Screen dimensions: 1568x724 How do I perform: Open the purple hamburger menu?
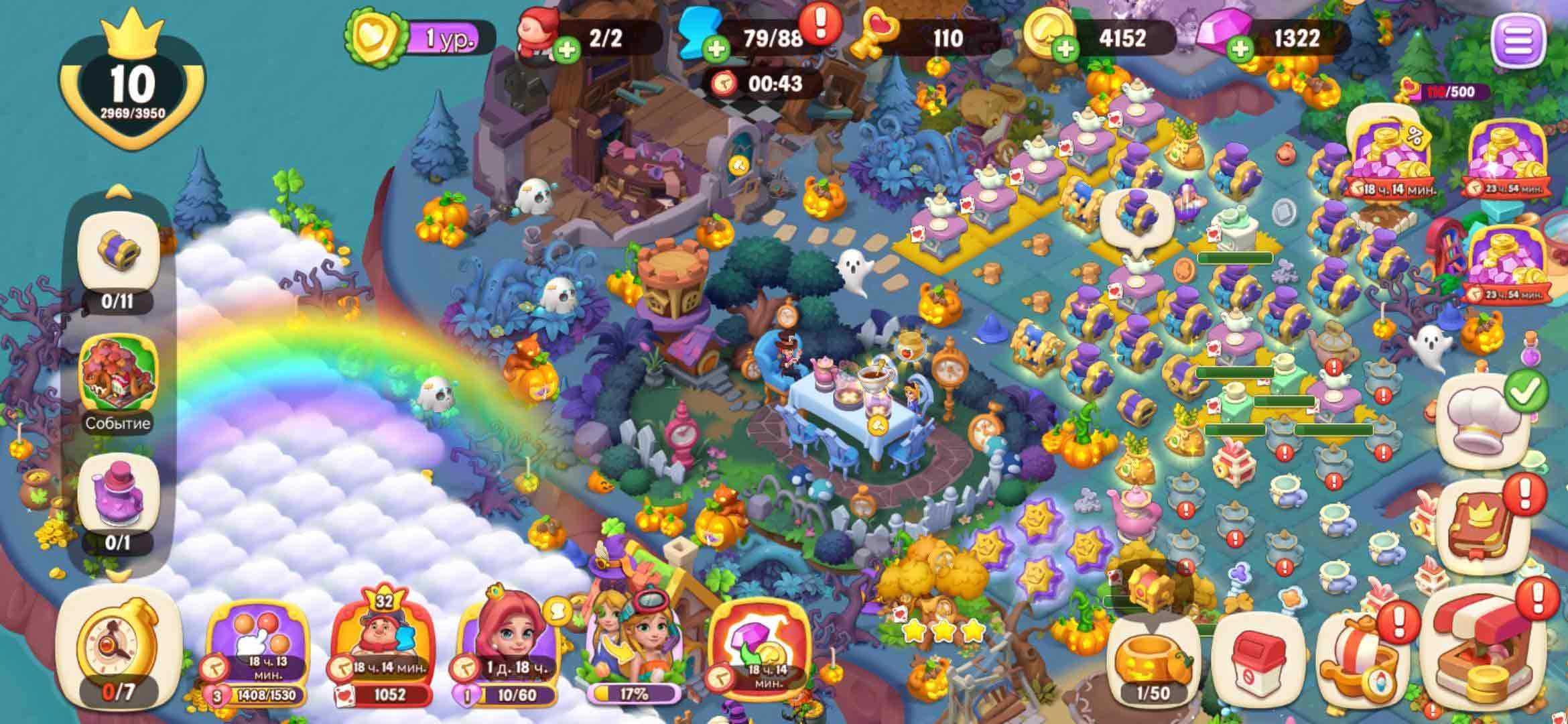[1518, 40]
